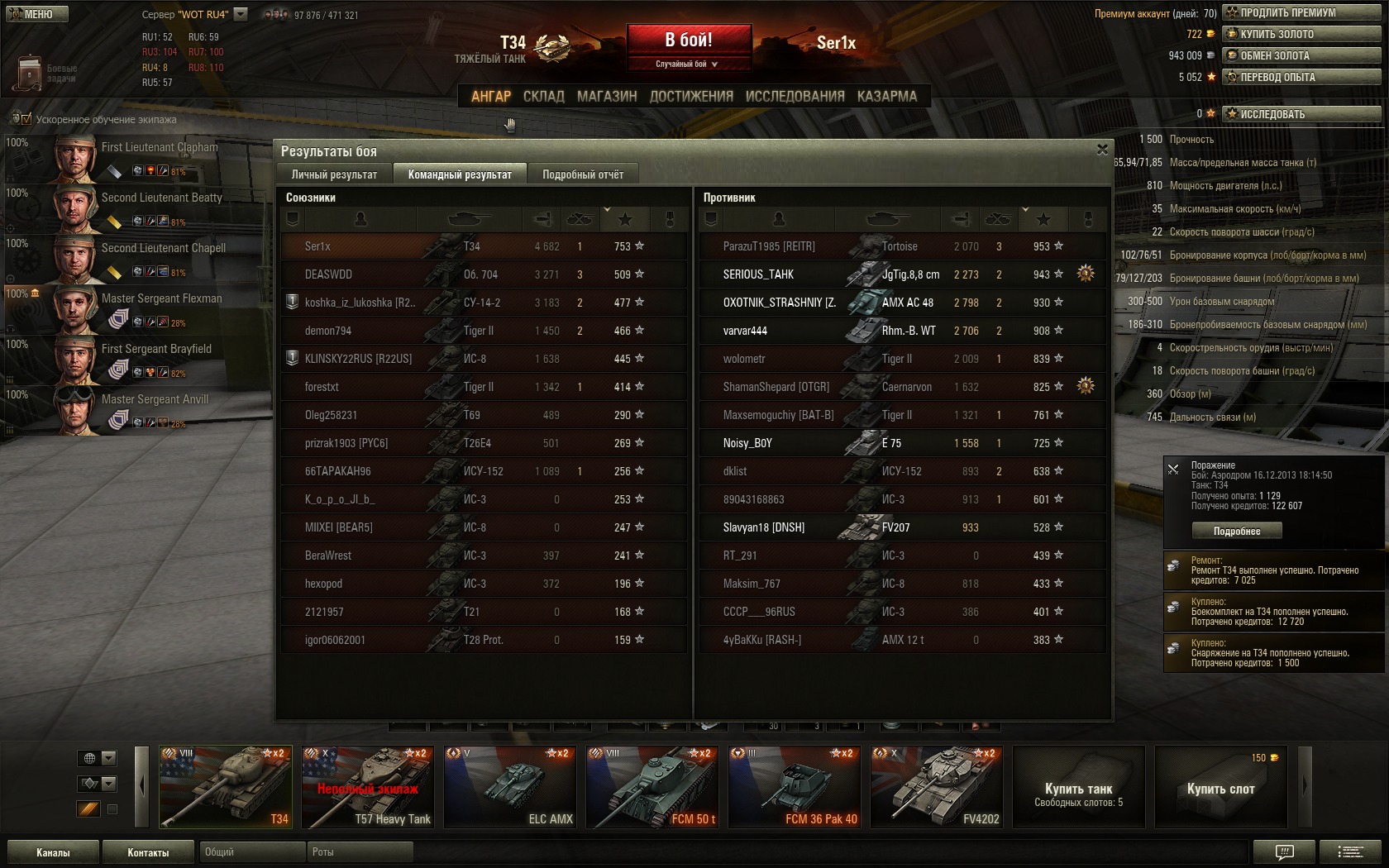Open the Подробный отчёт tab
Screen dimensions: 1389x868
pyautogui.click(x=583, y=174)
